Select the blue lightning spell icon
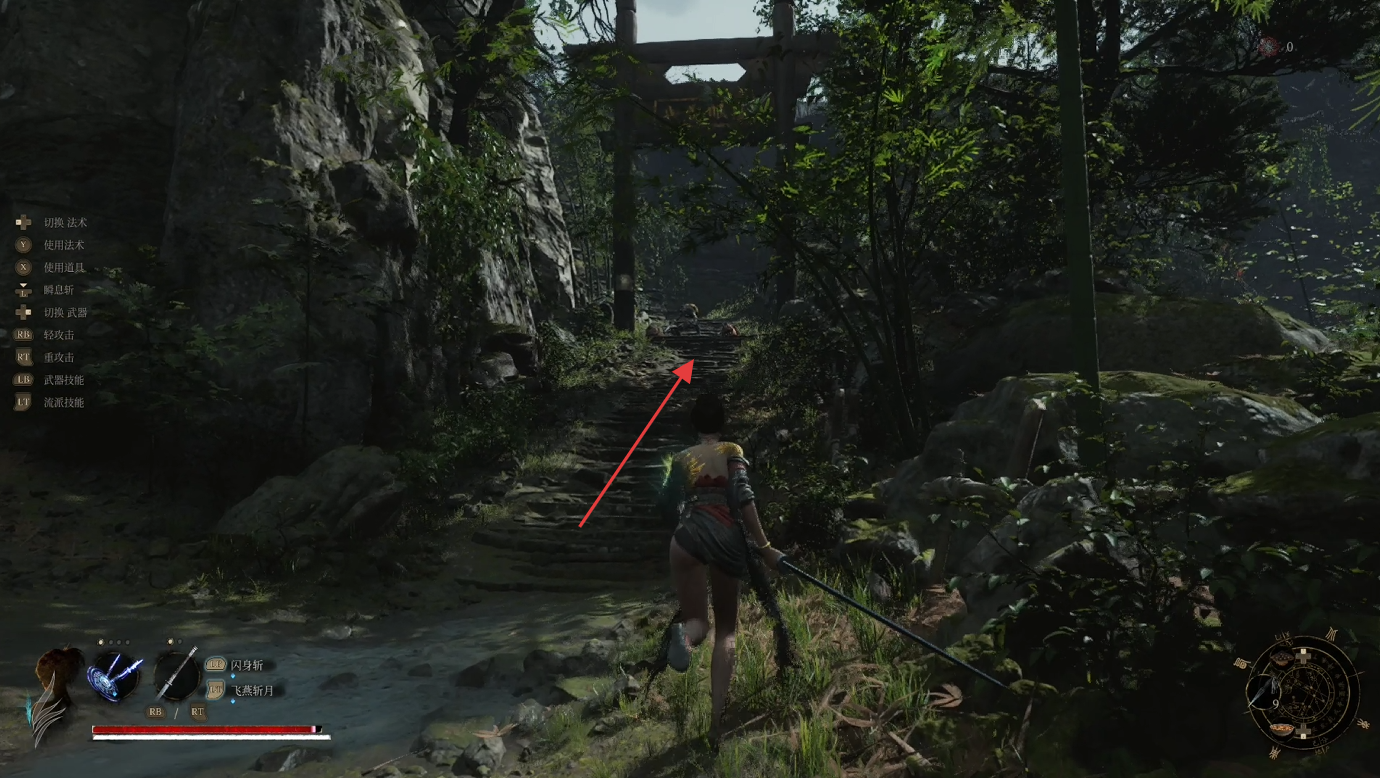Viewport: 1380px width, 778px height. pos(114,676)
